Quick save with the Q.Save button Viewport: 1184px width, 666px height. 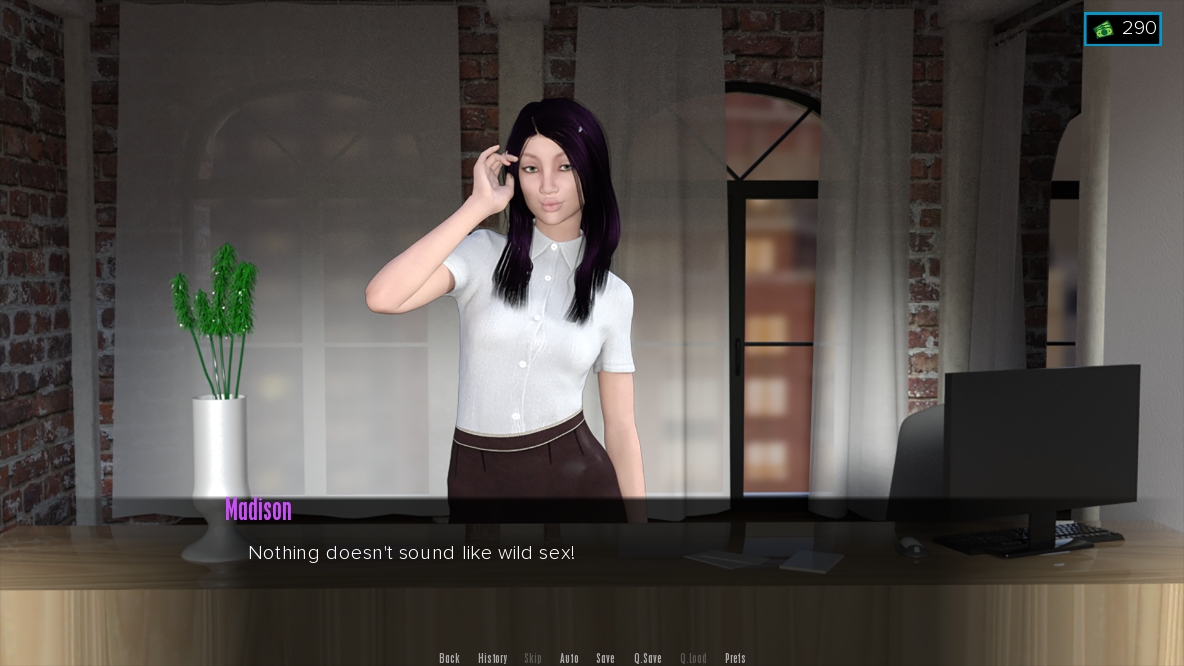pyautogui.click(x=647, y=658)
